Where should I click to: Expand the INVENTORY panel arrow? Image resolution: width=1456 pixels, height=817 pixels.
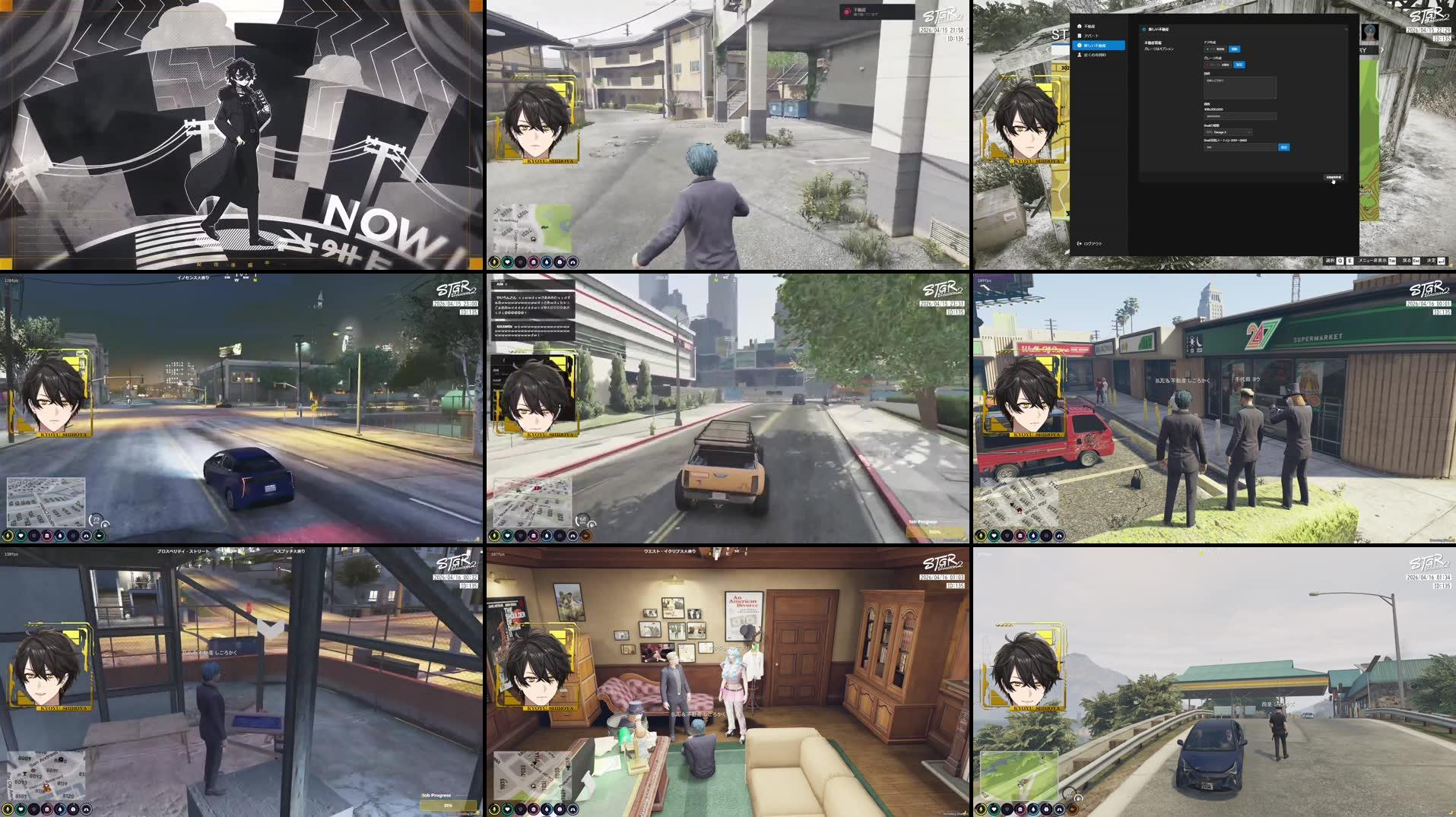(1382, 50)
